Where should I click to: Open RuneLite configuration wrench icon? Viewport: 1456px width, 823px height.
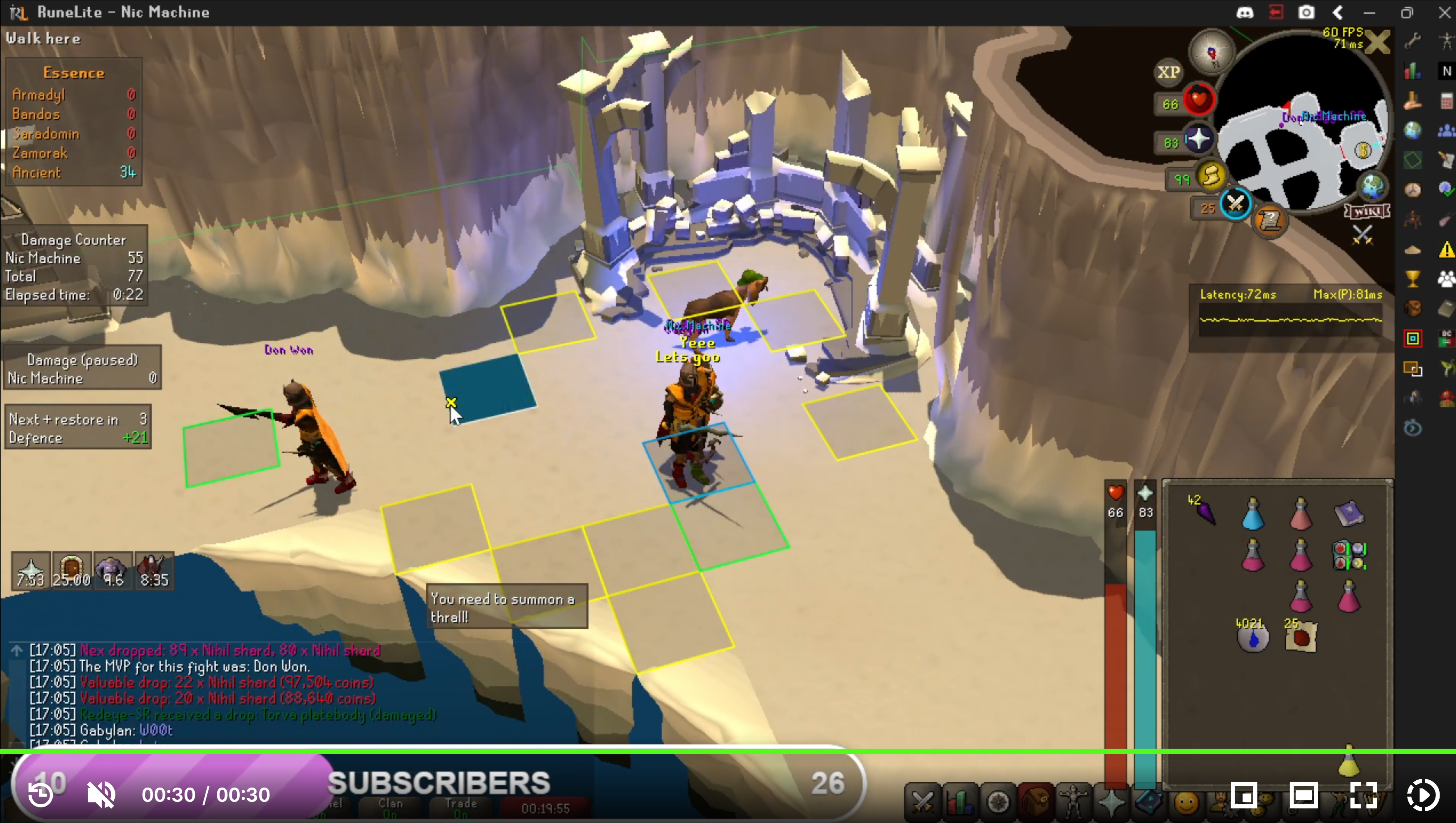pyautogui.click(x=1413, y=40)
